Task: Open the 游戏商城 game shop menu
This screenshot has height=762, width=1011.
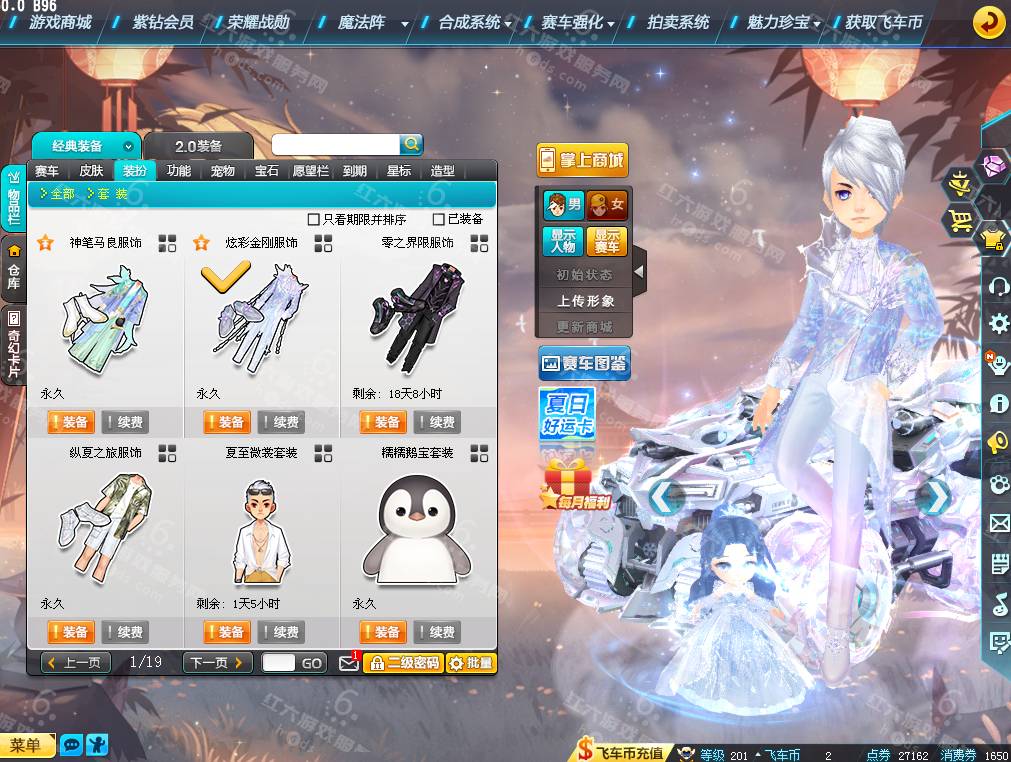Action: click(x=60, y=22)
